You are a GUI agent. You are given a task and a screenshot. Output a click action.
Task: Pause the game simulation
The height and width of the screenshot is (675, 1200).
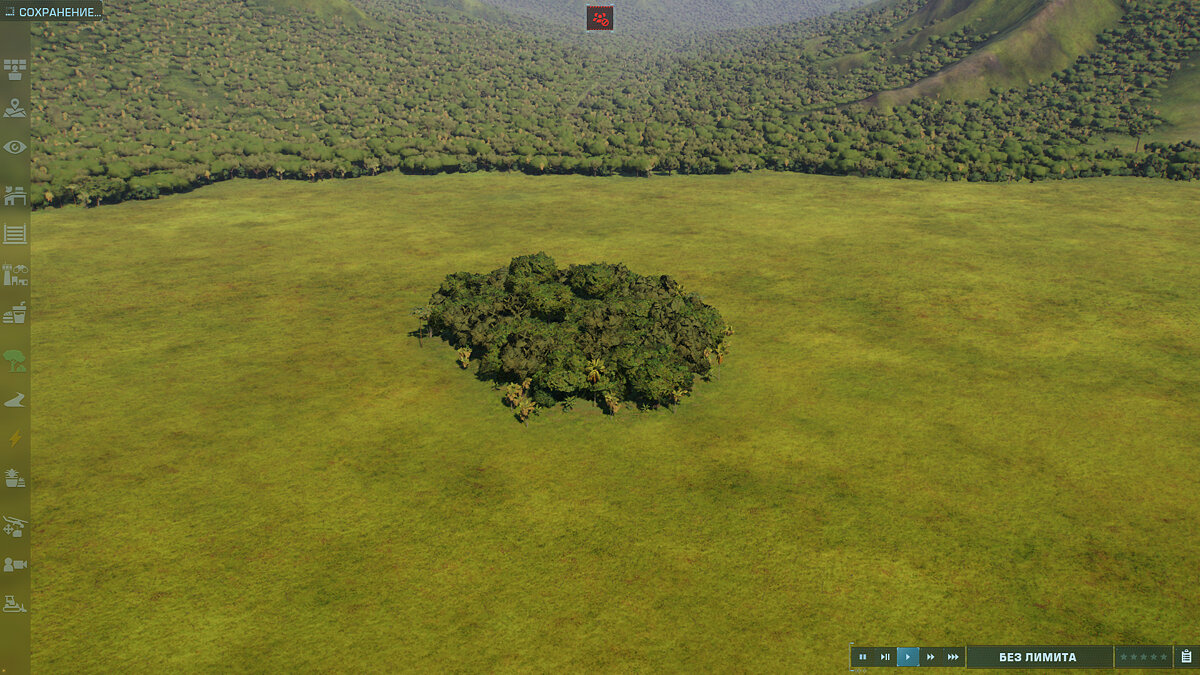point(862,657)
